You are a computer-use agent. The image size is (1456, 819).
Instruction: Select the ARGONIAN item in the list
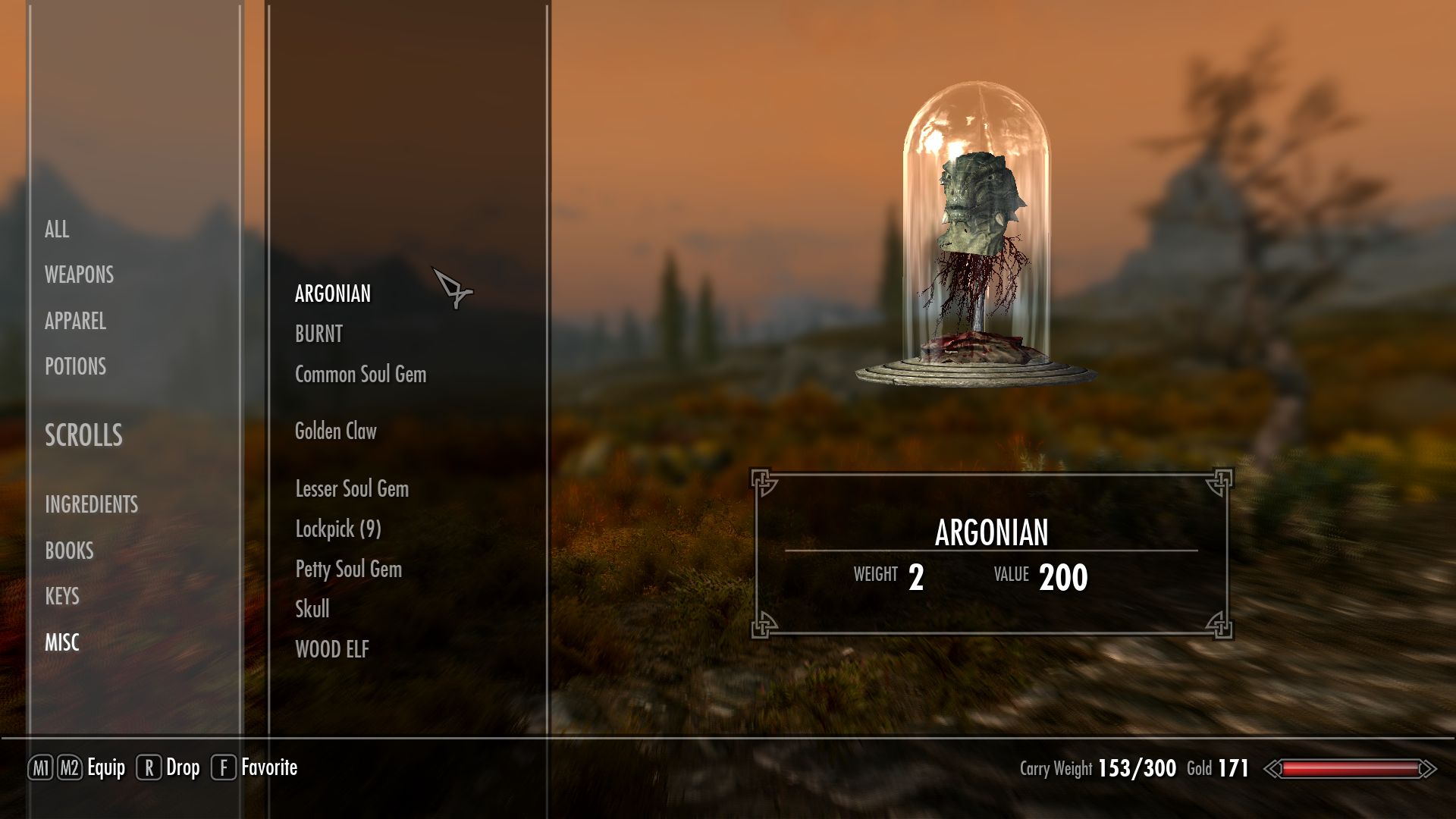tap(333, 293)
